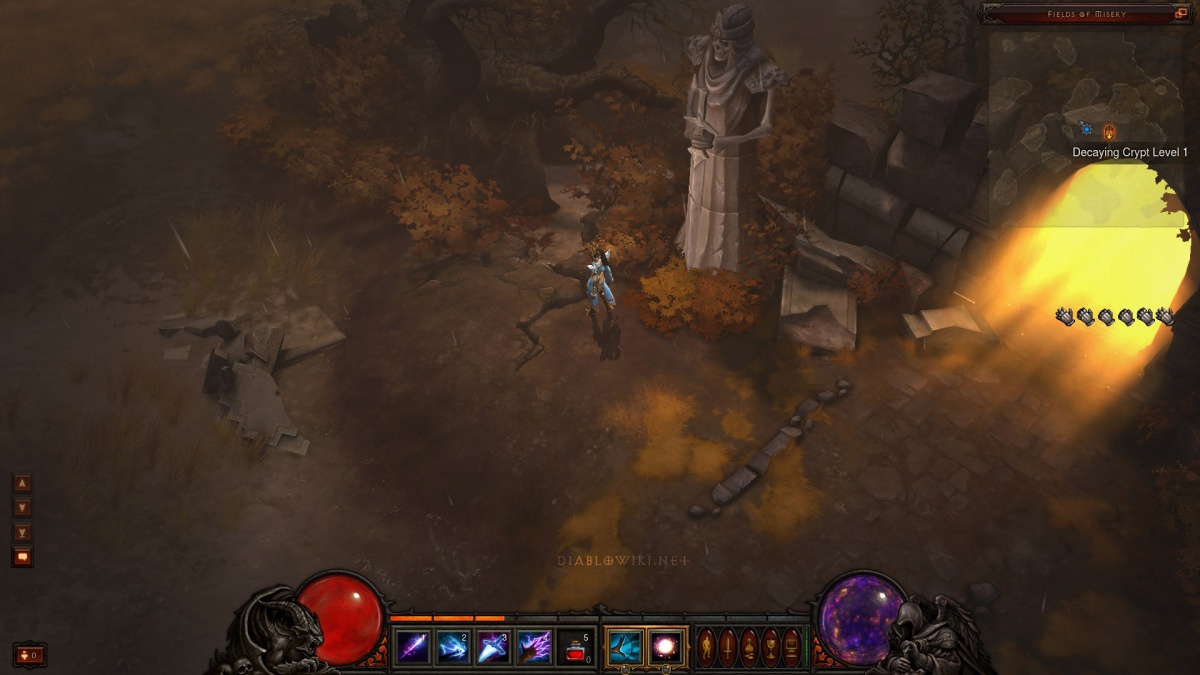
Task: Activate the purple magic missile skill in slot 1
Action: (x=413, y=647)
